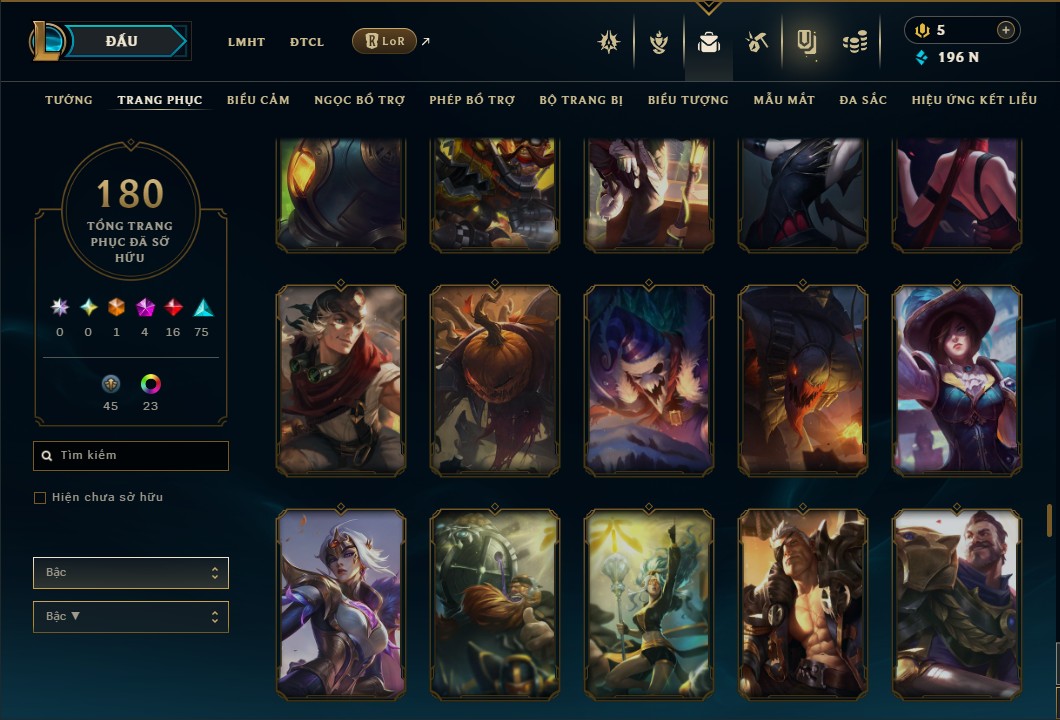Launch the LoR external link

385,41
